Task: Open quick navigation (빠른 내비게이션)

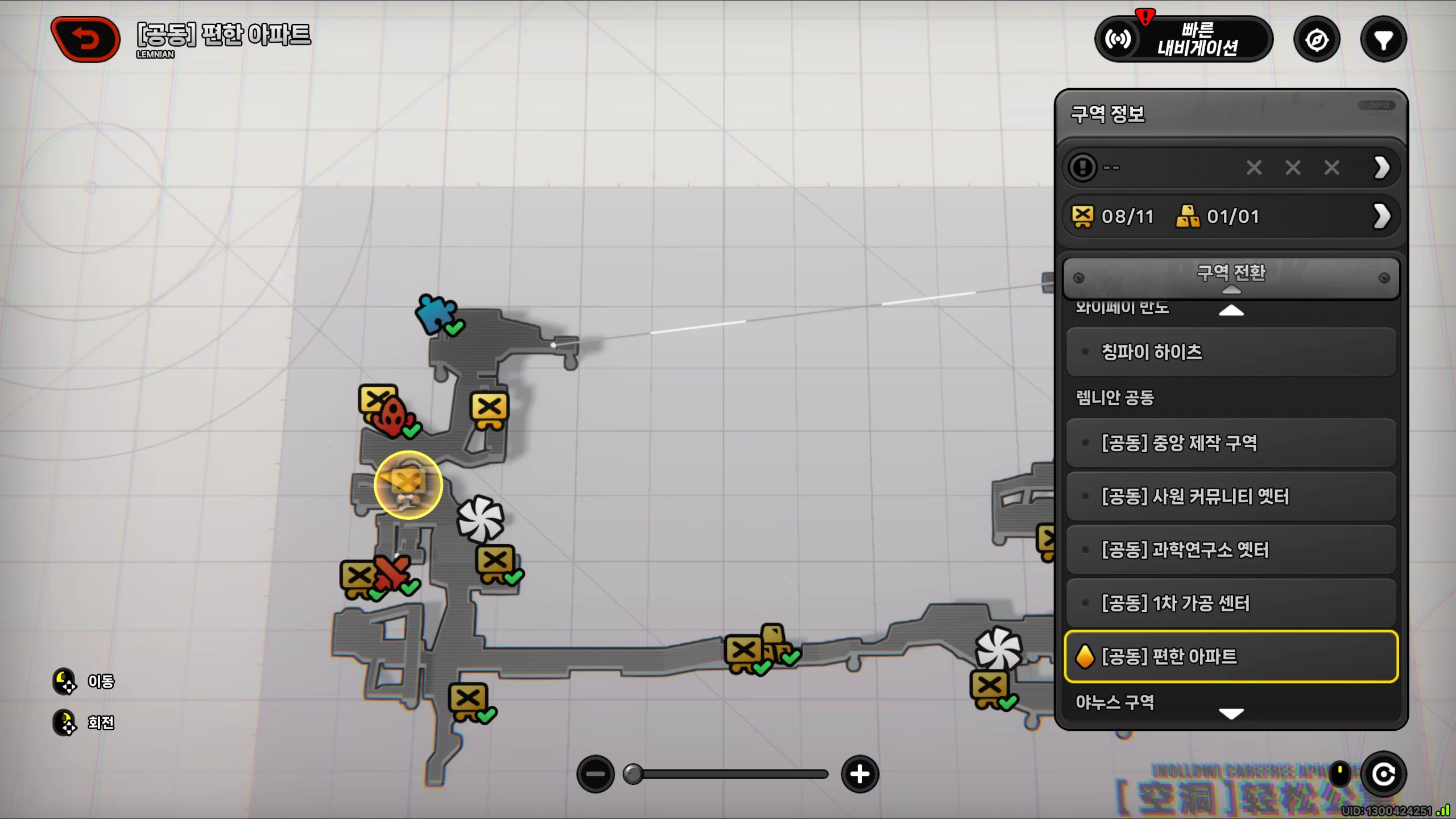Action: (1184, 39)
